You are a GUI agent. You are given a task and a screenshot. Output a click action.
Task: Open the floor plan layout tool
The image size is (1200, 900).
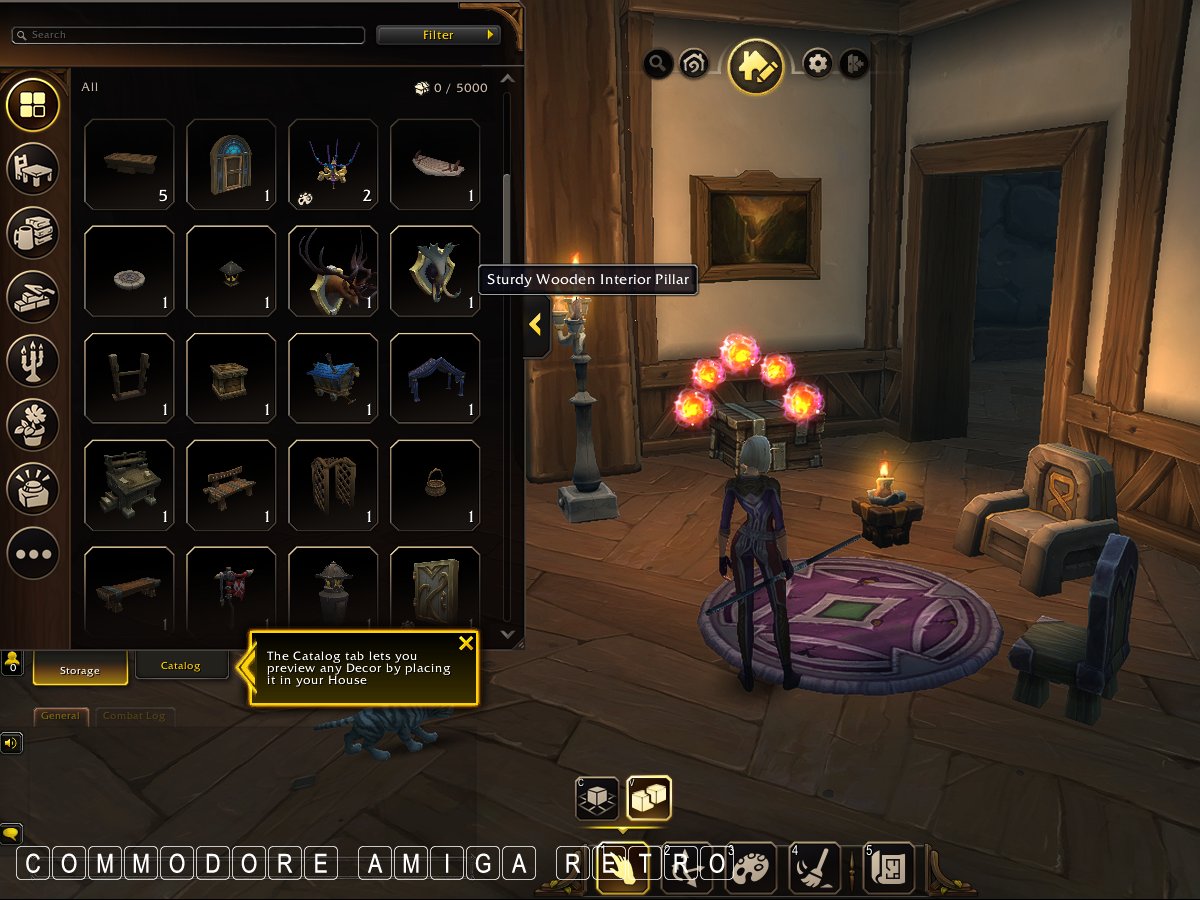[886, 867]
